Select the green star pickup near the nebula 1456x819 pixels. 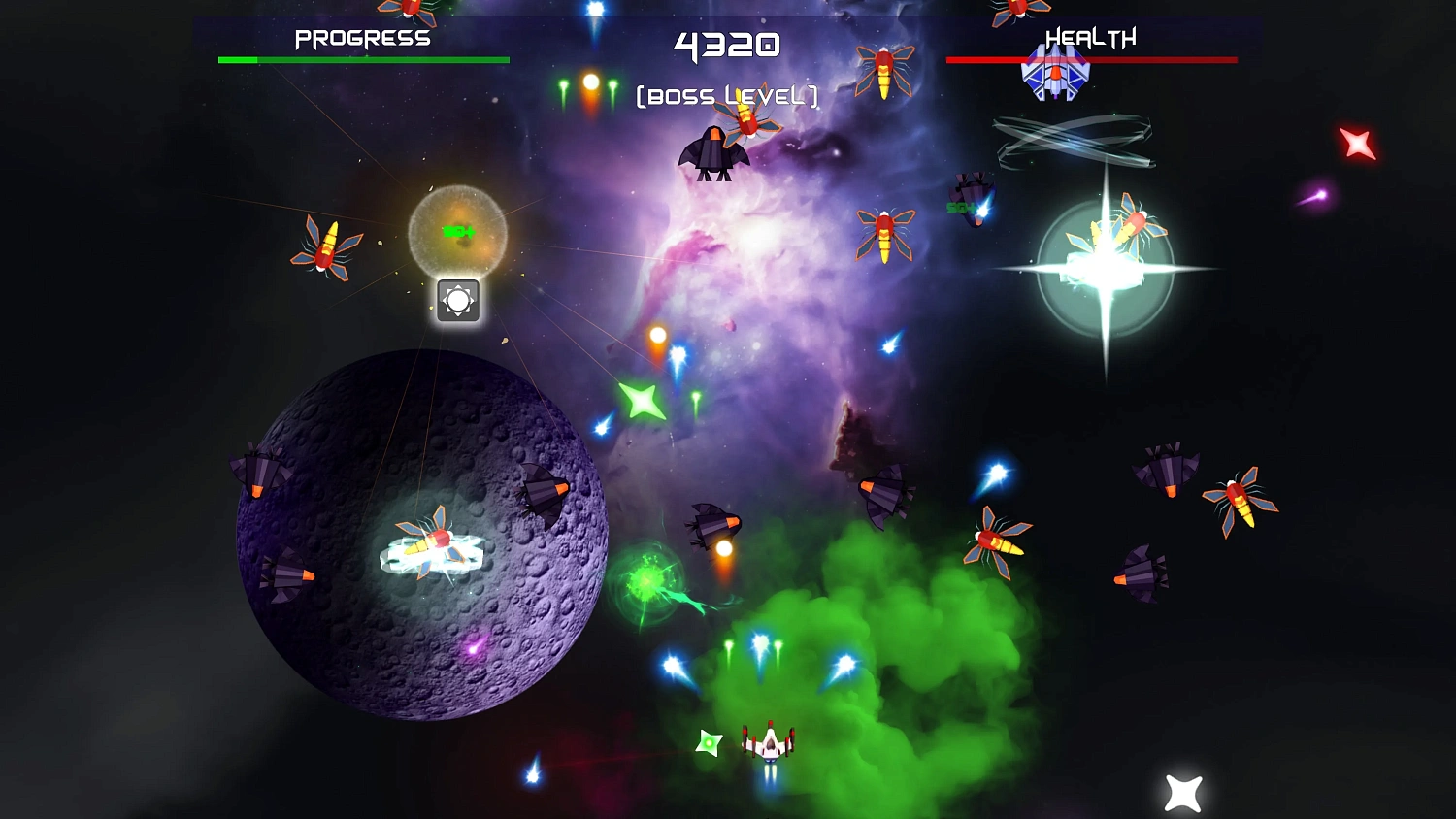(x=644, y=398)
